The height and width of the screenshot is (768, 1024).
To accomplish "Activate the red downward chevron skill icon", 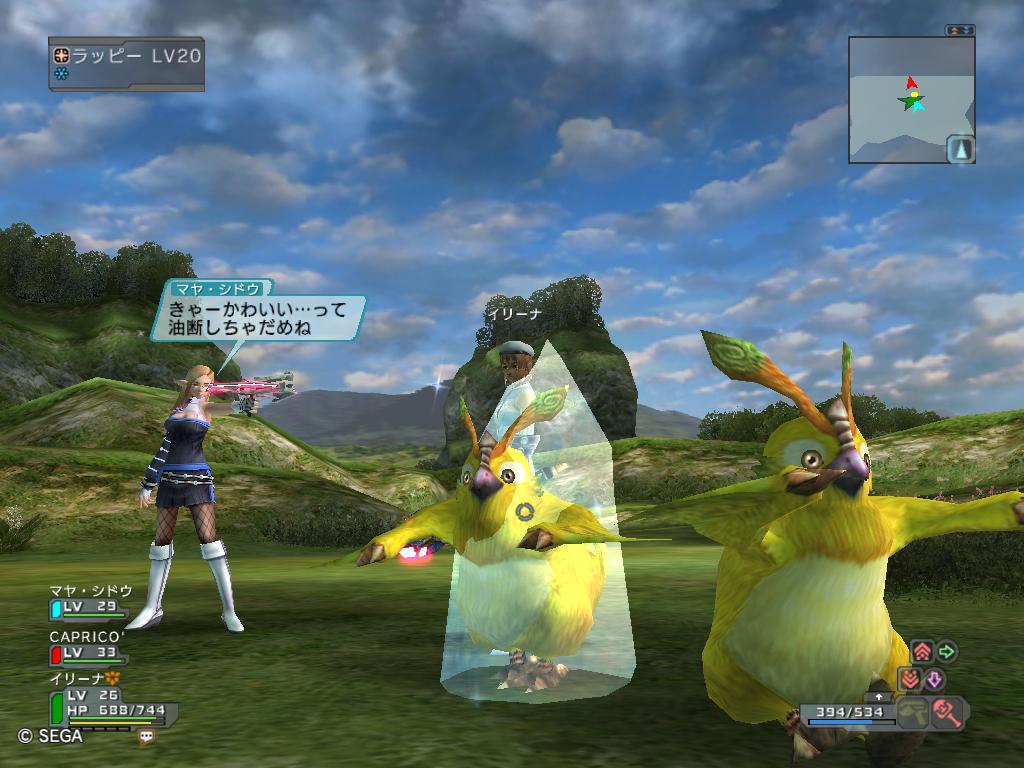I will (909, 680).
